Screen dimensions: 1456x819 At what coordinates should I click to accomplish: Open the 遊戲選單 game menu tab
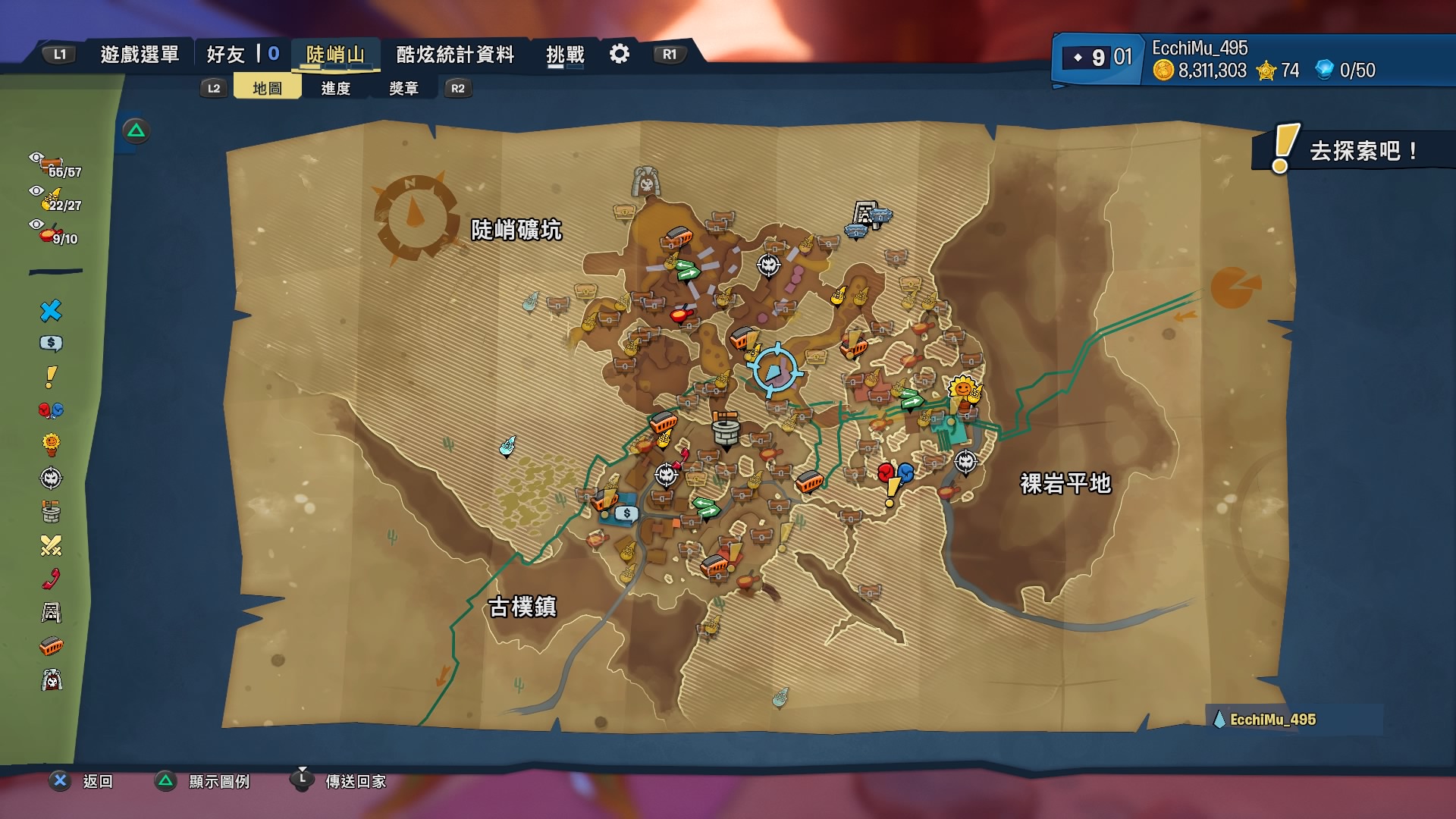[140, 55]
